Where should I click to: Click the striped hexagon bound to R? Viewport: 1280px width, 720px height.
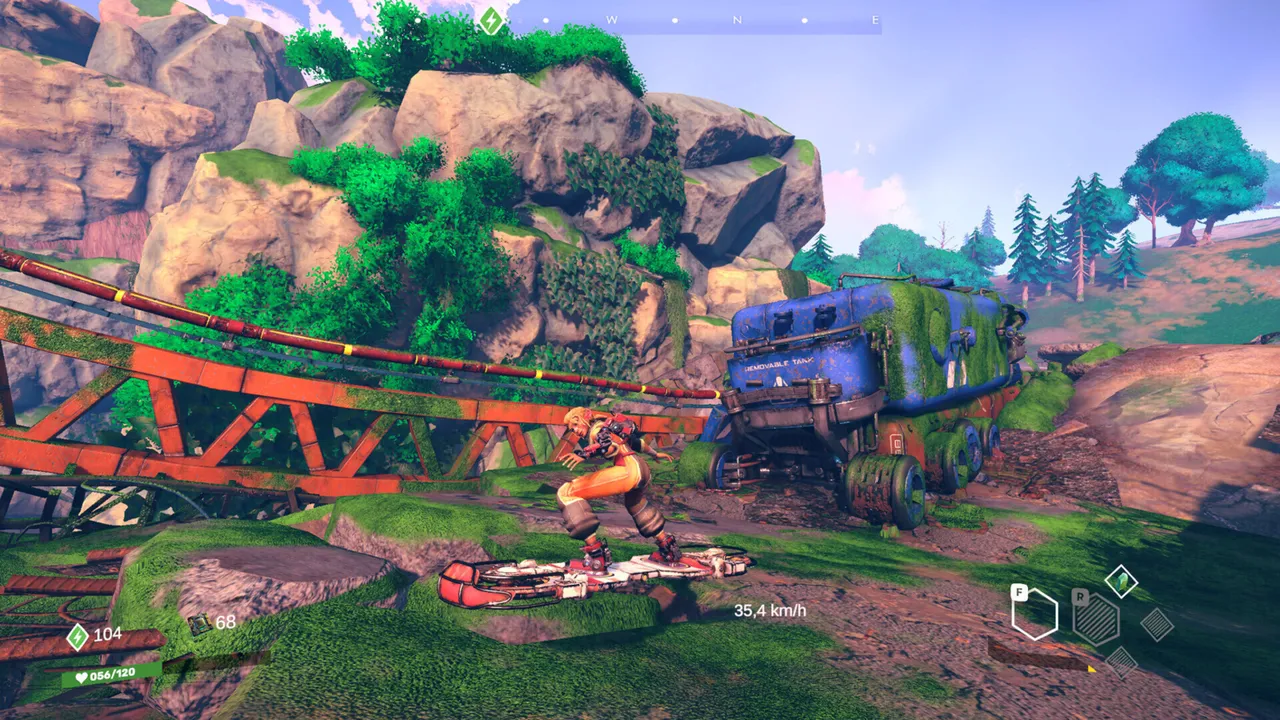coord(1096,620)
